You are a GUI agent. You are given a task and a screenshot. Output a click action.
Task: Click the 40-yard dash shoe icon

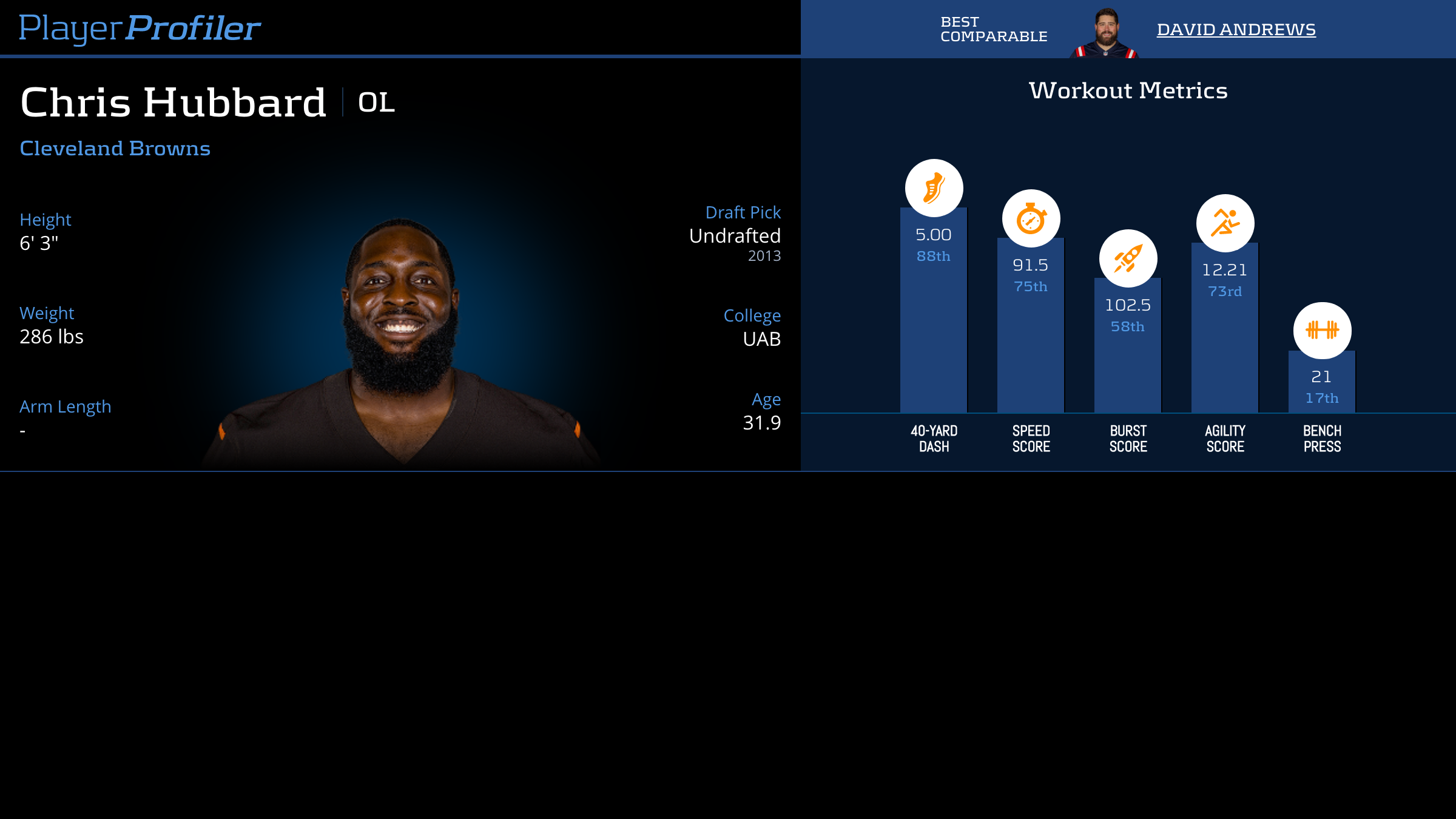click(x=934, y=188)
